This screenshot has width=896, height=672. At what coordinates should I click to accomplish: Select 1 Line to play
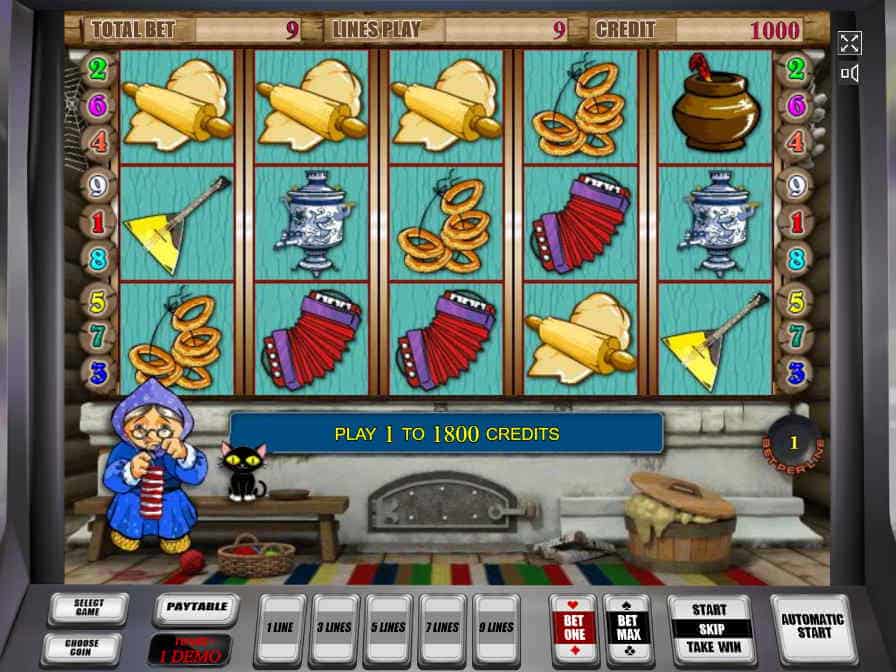pyautogui.click(x=282, y=628)
